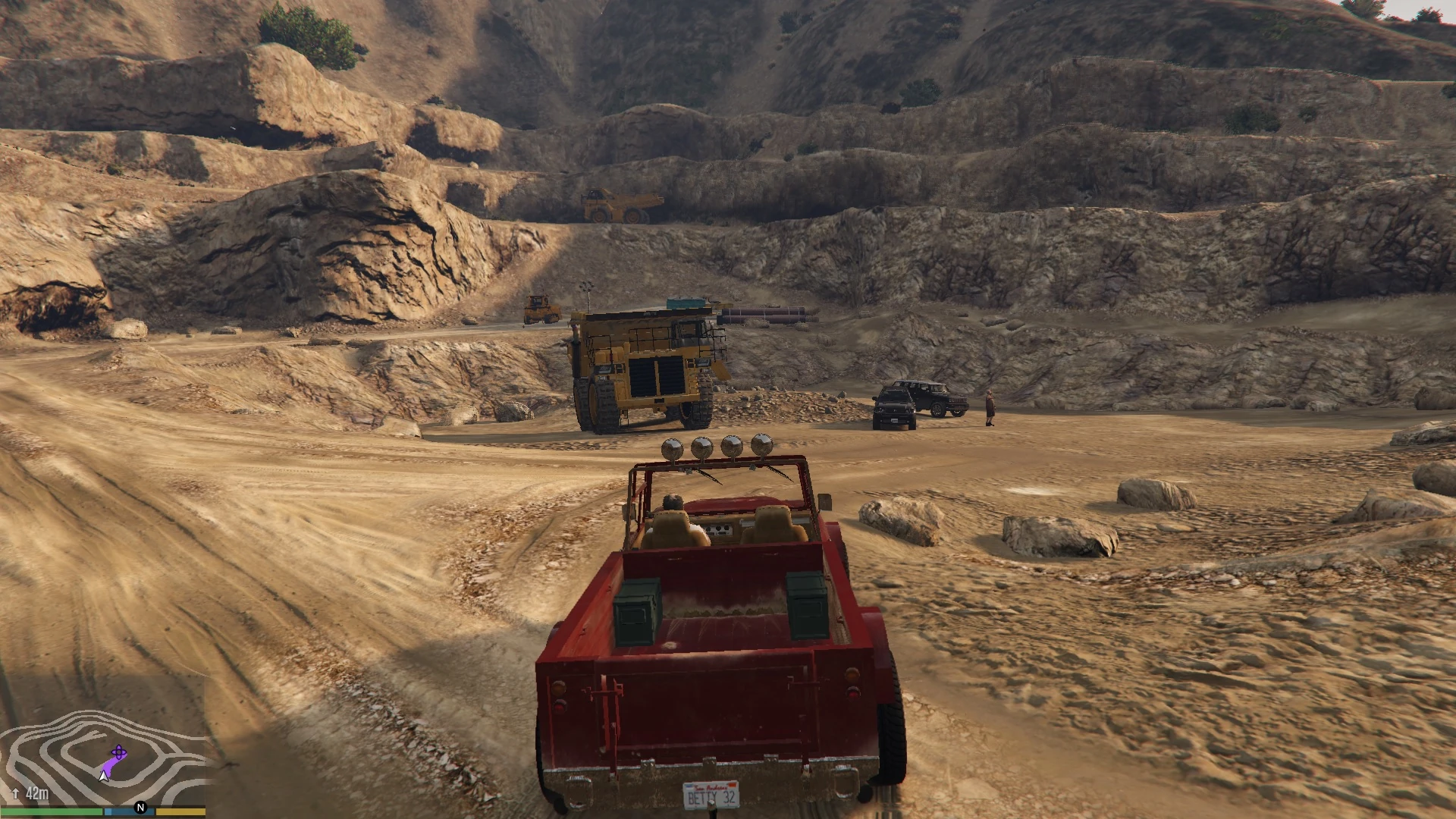Click the altitude arrow next to 42m

pyautogui.click(x=16, y=793)
